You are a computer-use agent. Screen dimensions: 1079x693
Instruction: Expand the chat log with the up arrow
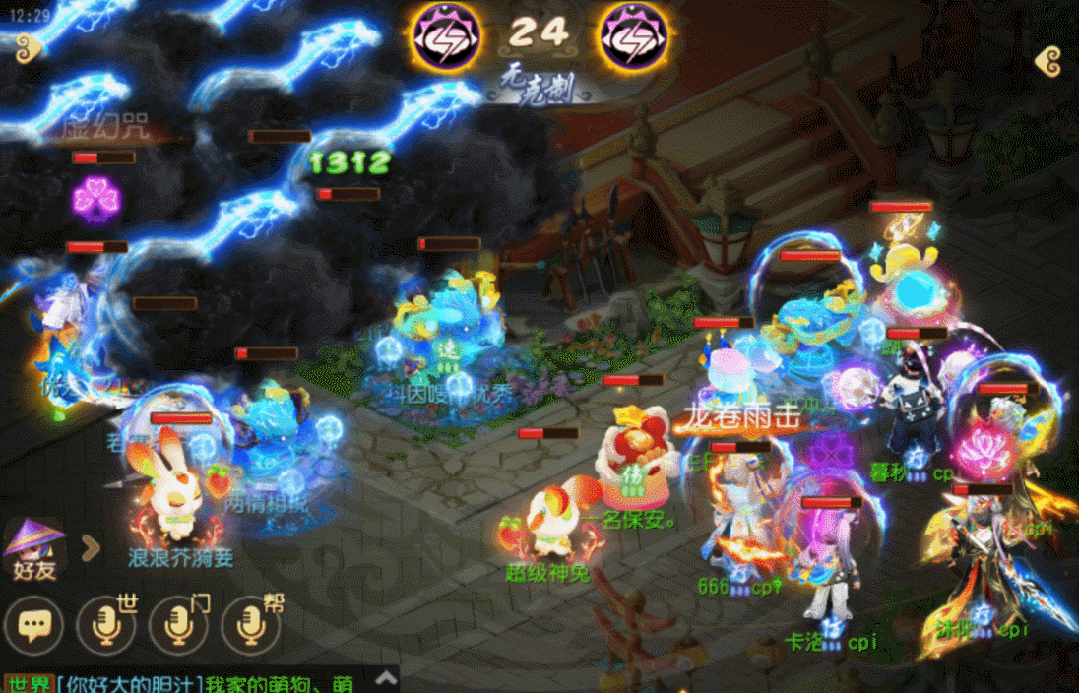(x=385, y=681)
